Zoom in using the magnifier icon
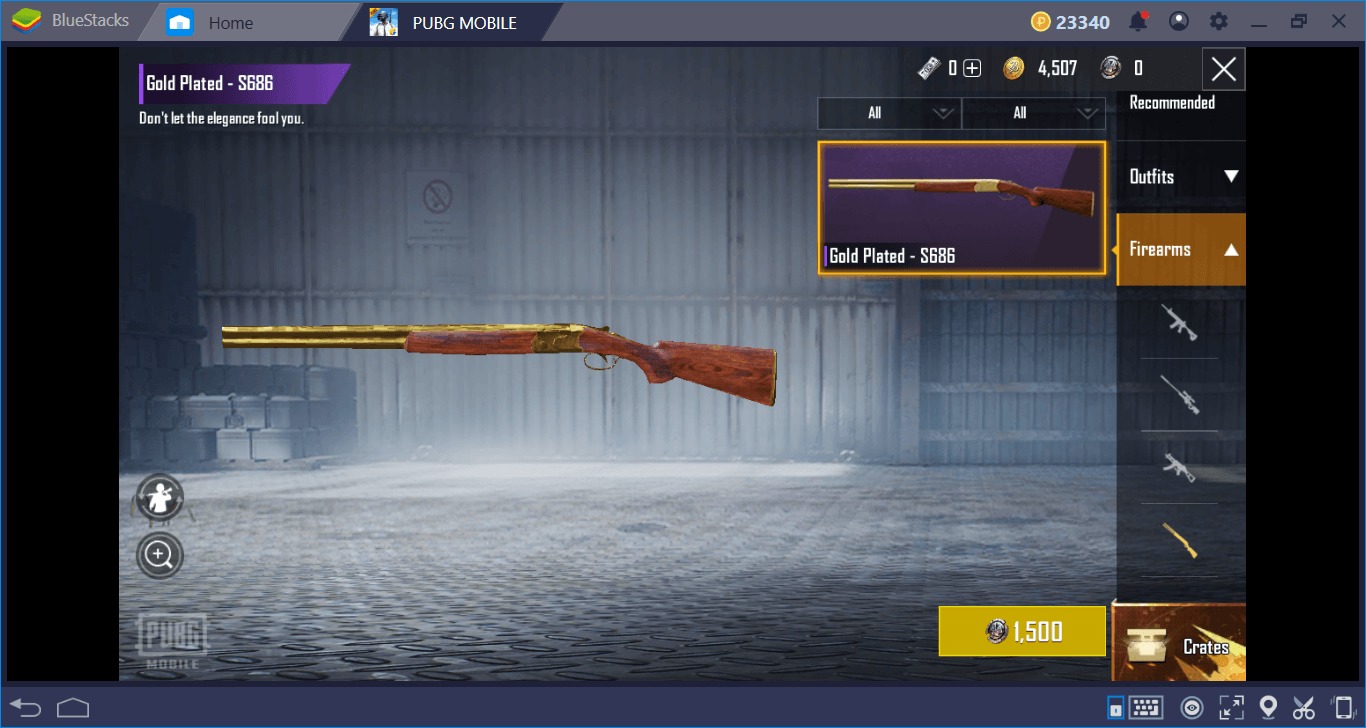The width and height of the screenshot is (1366, 728). [159, 554]
